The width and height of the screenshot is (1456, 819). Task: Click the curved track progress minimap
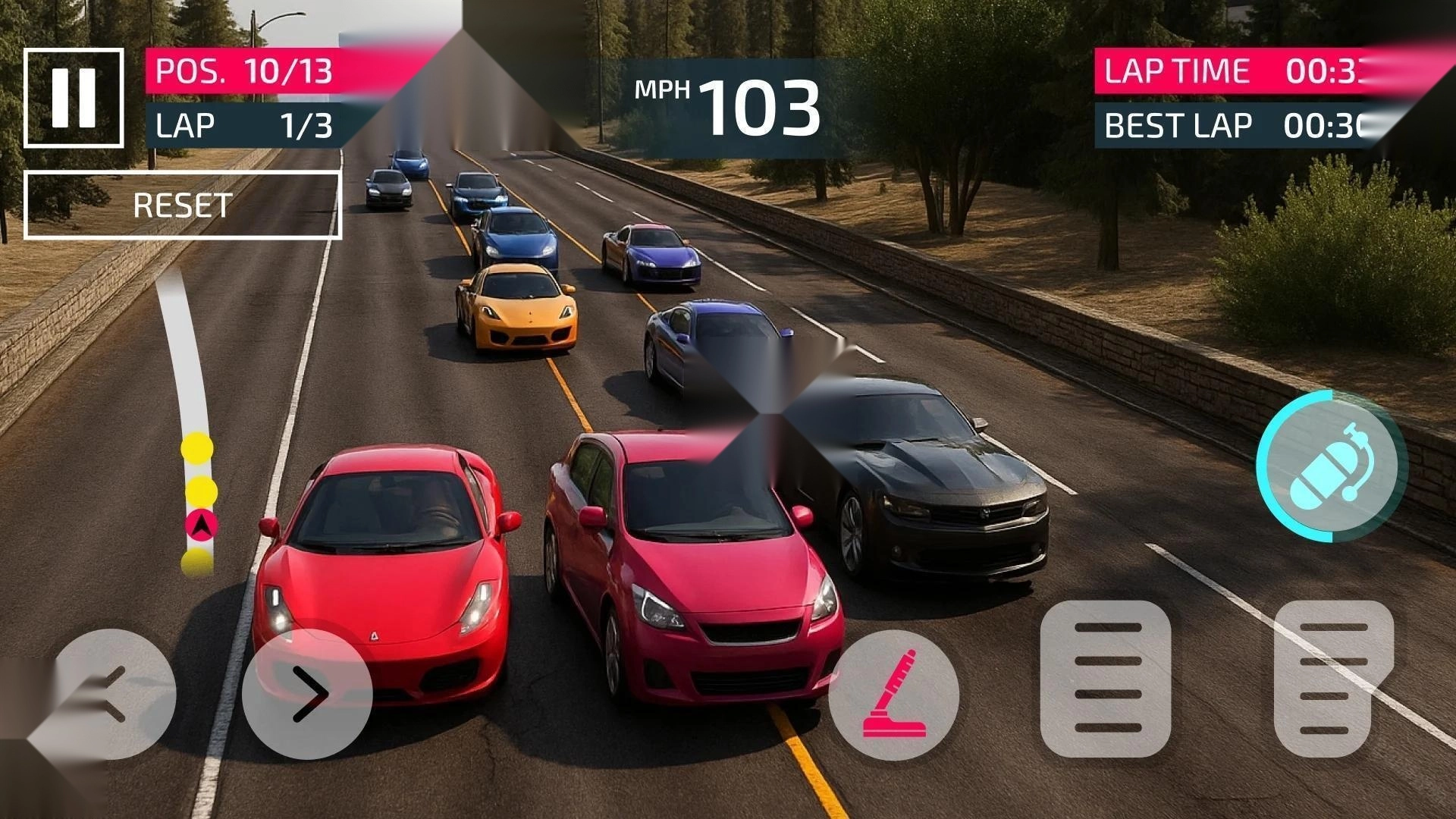coord(191,425)
